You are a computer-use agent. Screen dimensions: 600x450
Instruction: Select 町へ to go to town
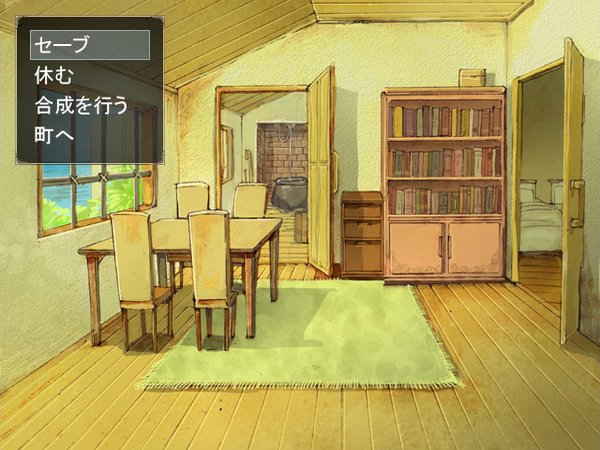coord(56,135)
